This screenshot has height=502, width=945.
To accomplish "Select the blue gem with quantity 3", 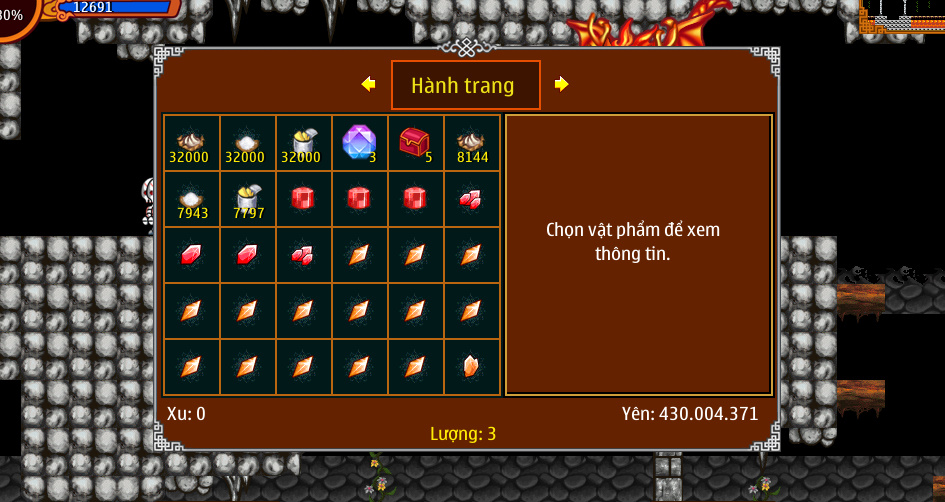I will [x=359, y=142].
